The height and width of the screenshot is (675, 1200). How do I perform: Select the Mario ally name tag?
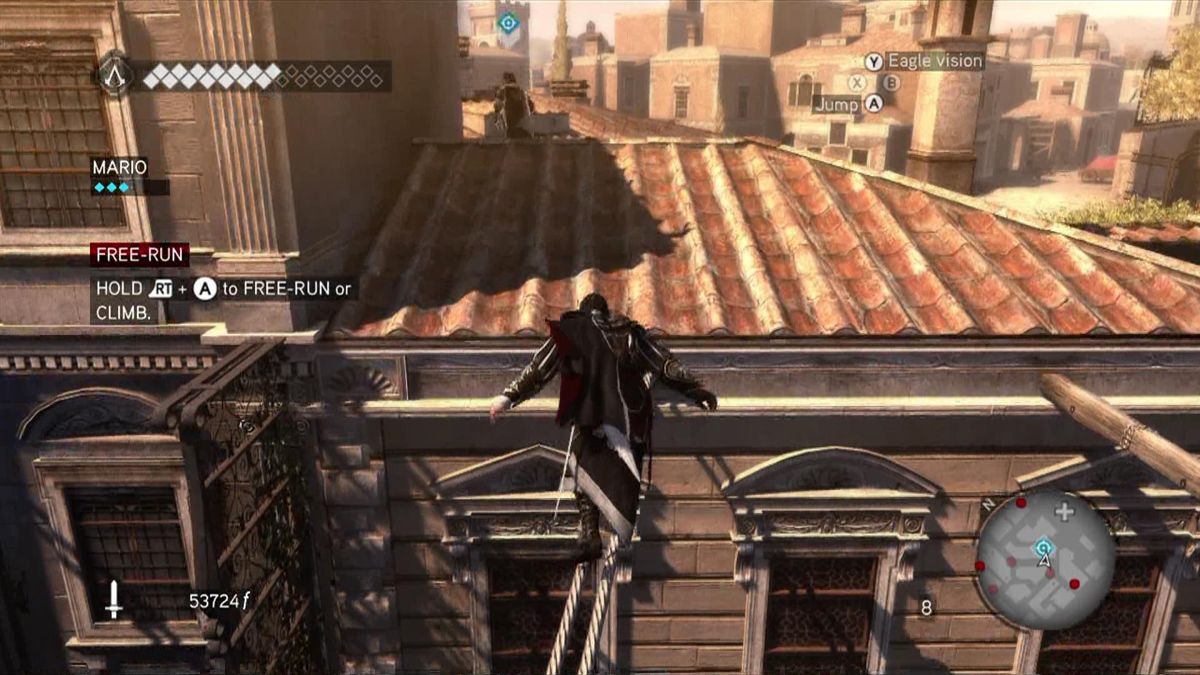tap(120, 167)
